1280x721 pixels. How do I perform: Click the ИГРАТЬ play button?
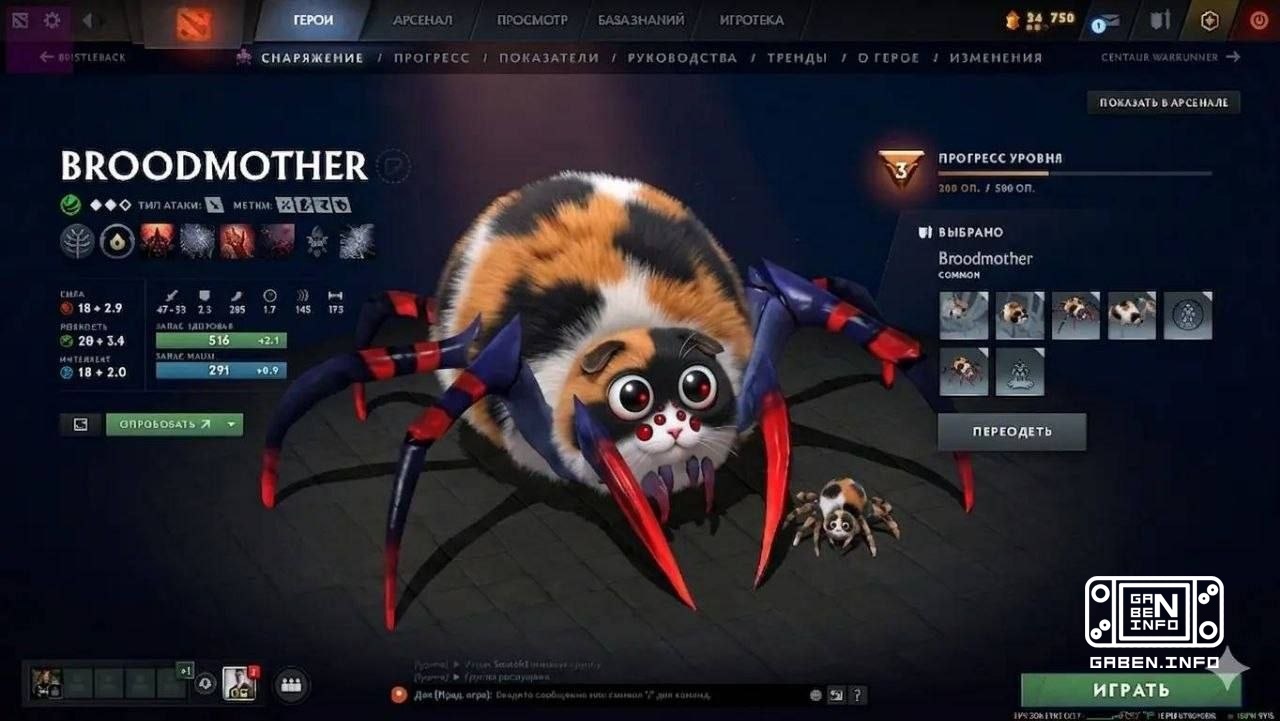(1130, 690)
